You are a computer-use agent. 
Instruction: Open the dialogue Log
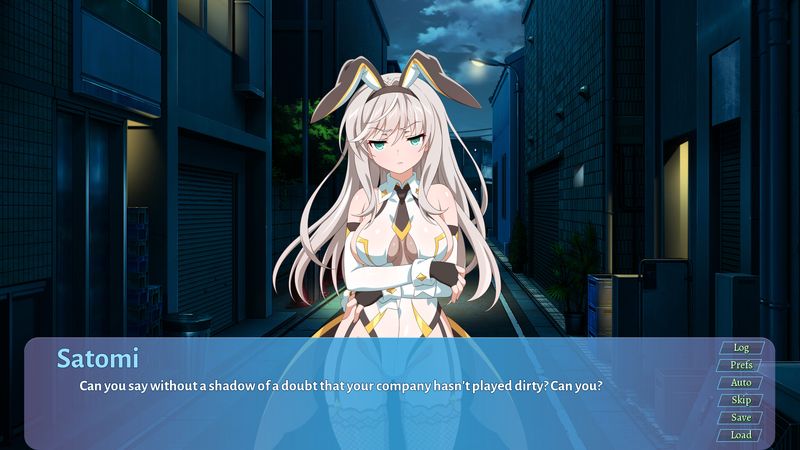pos(741,348)
